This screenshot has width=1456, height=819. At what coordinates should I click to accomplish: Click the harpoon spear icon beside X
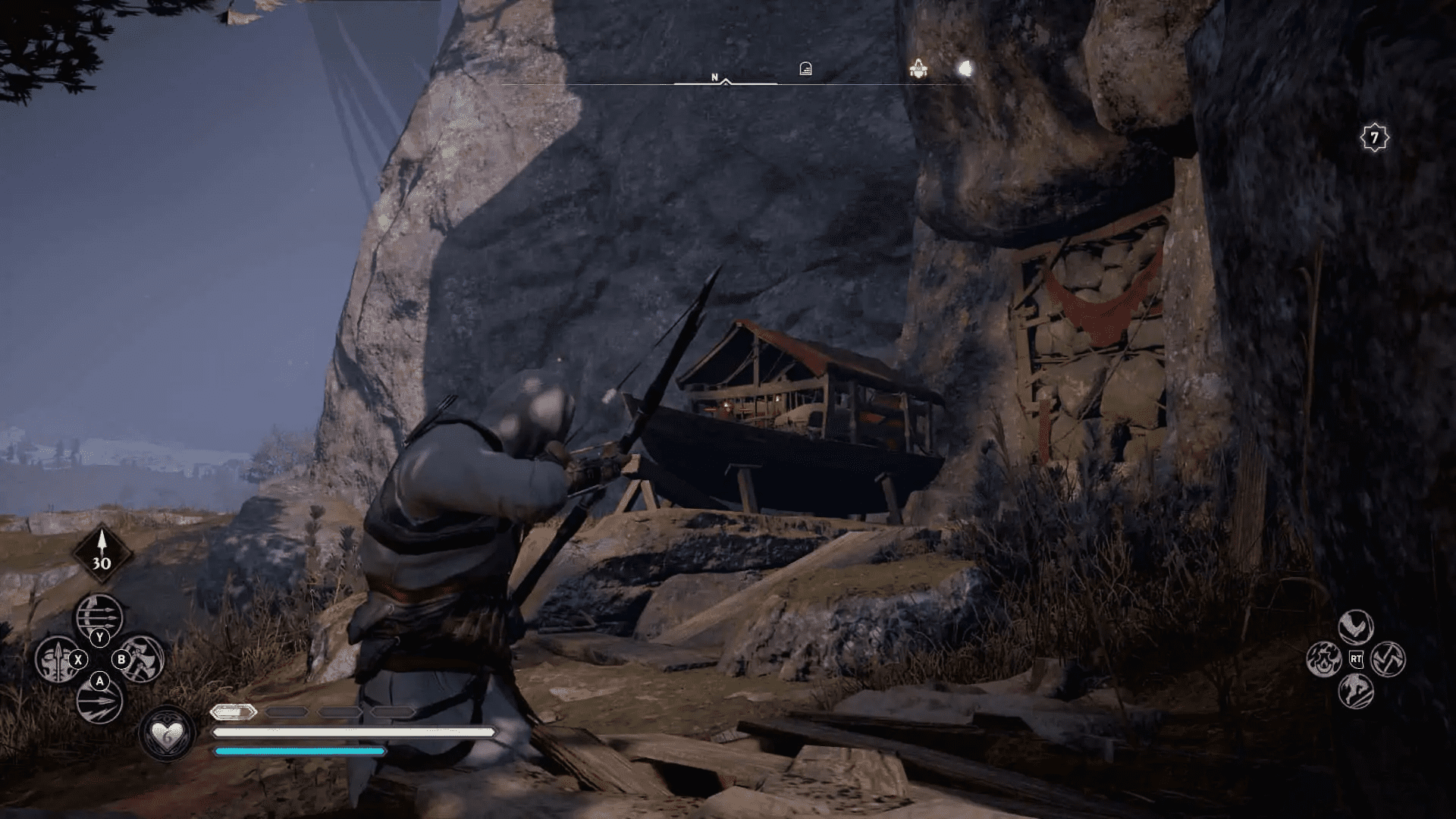(56, 659)
